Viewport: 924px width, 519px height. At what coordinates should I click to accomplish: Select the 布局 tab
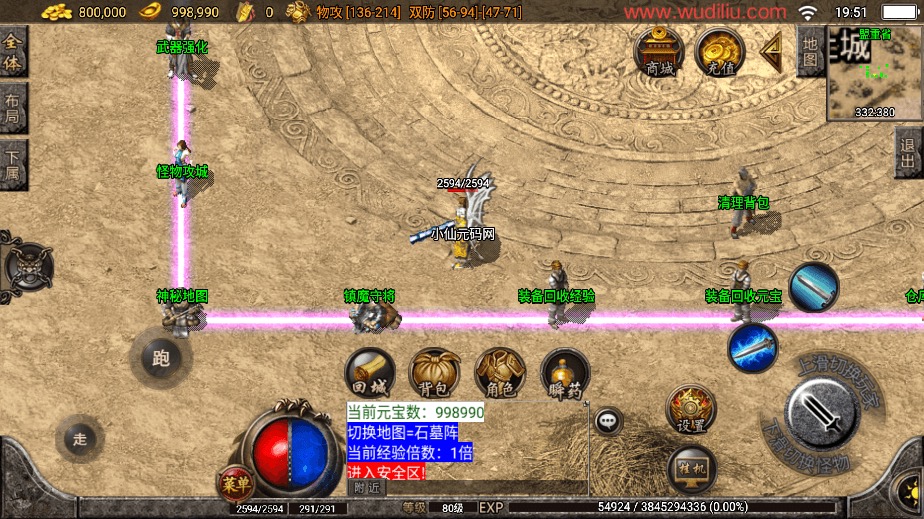pyautogui.click(x=13, y=108)
